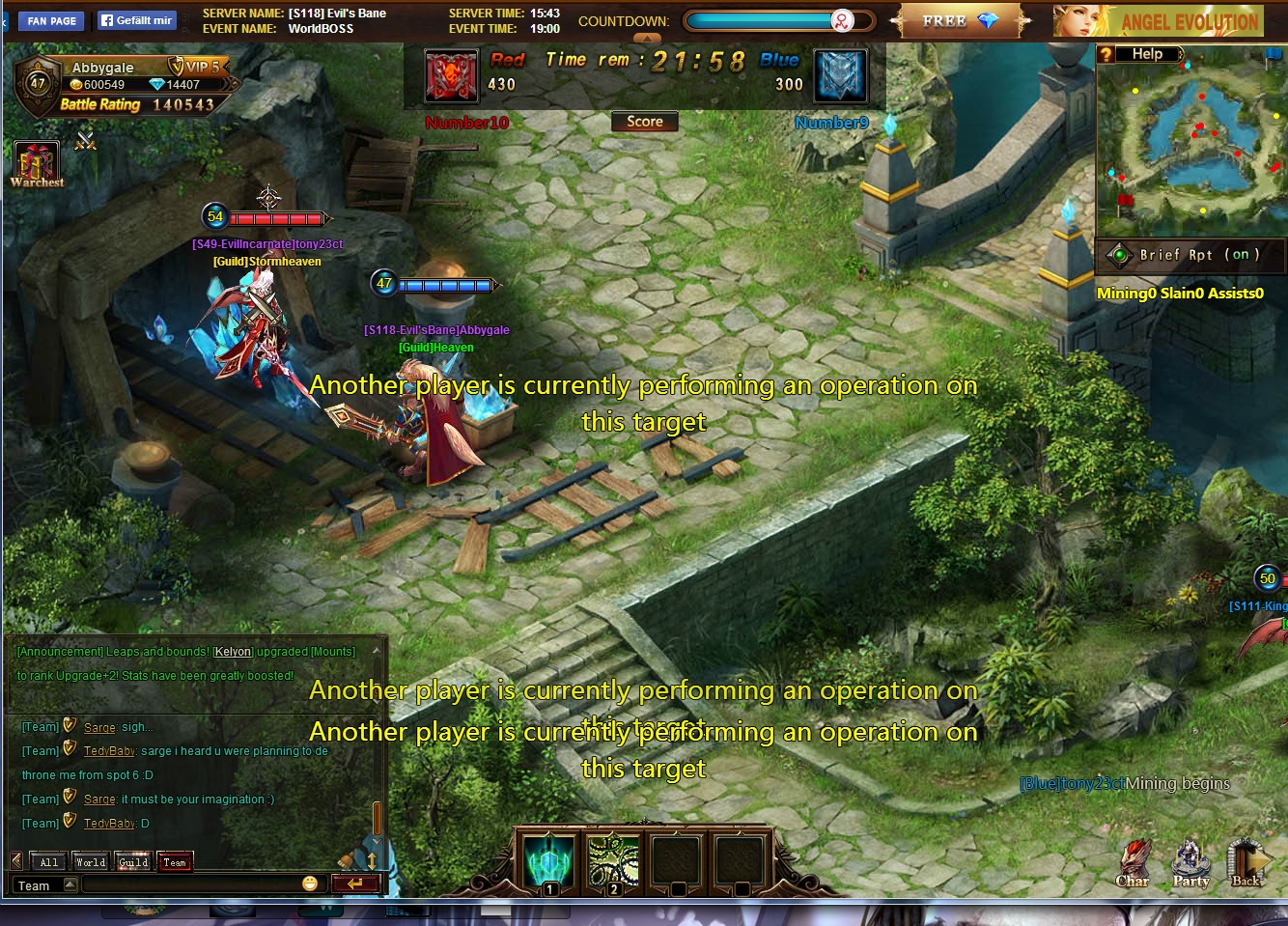Open the Party menu

(x=1190, y=861)
